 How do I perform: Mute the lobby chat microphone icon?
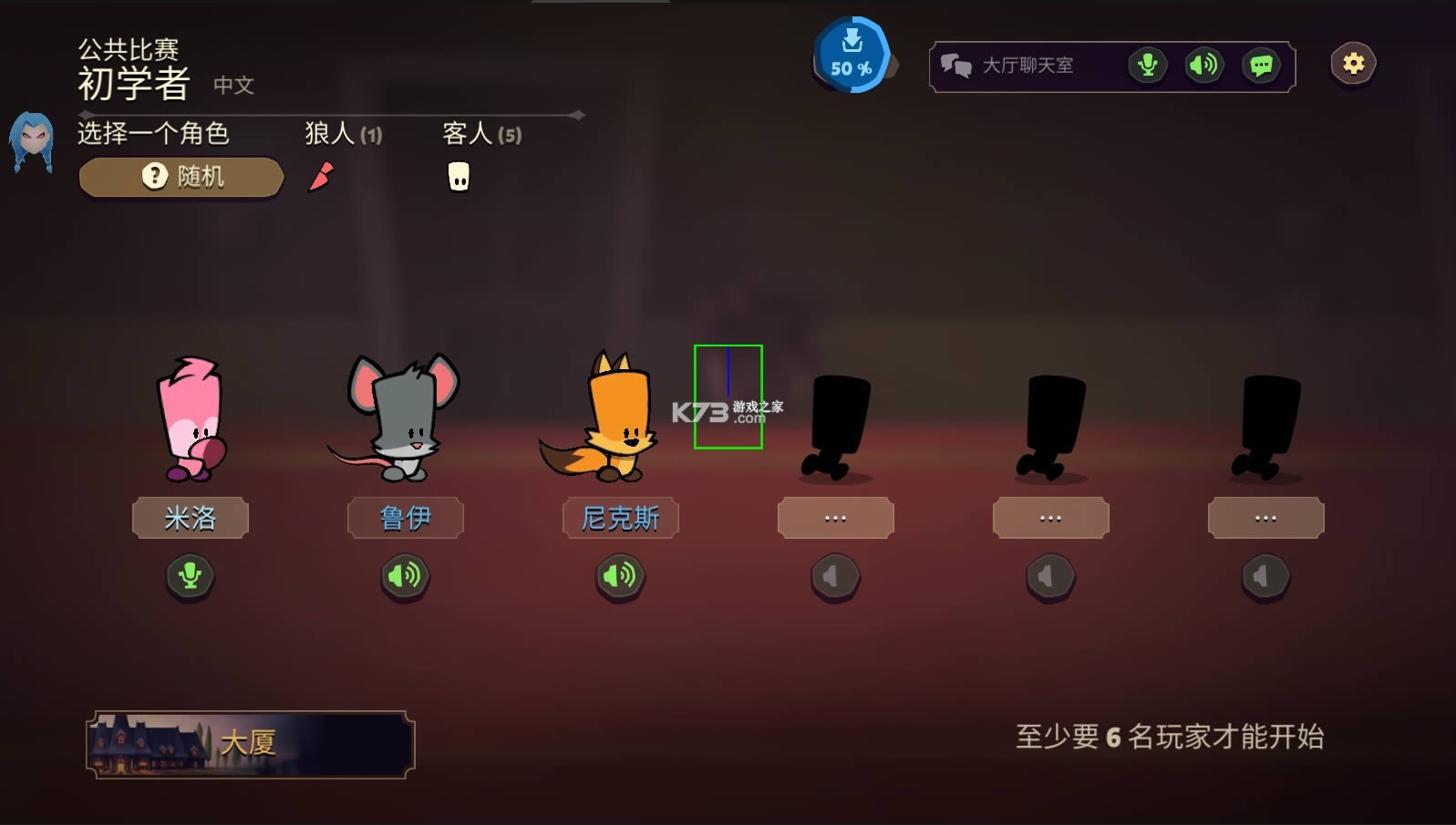pos(1147,65)
